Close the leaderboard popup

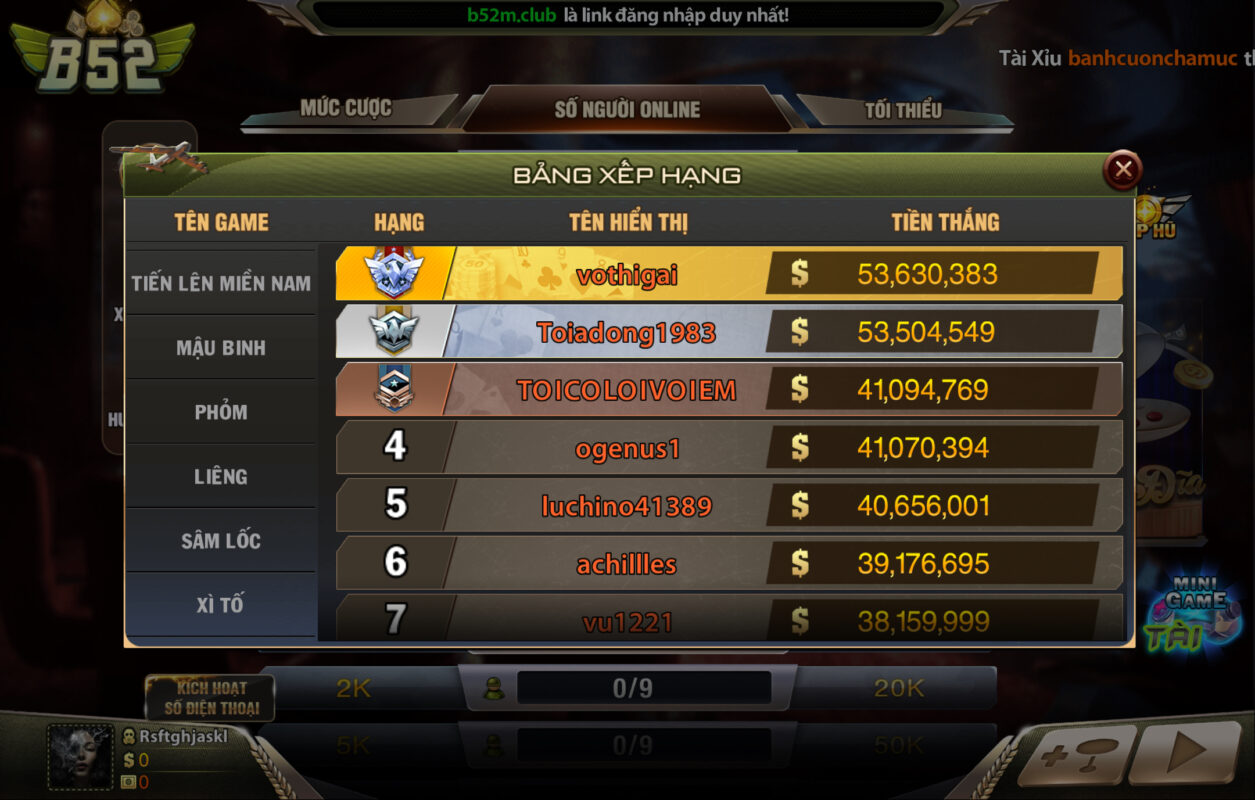1122,170
